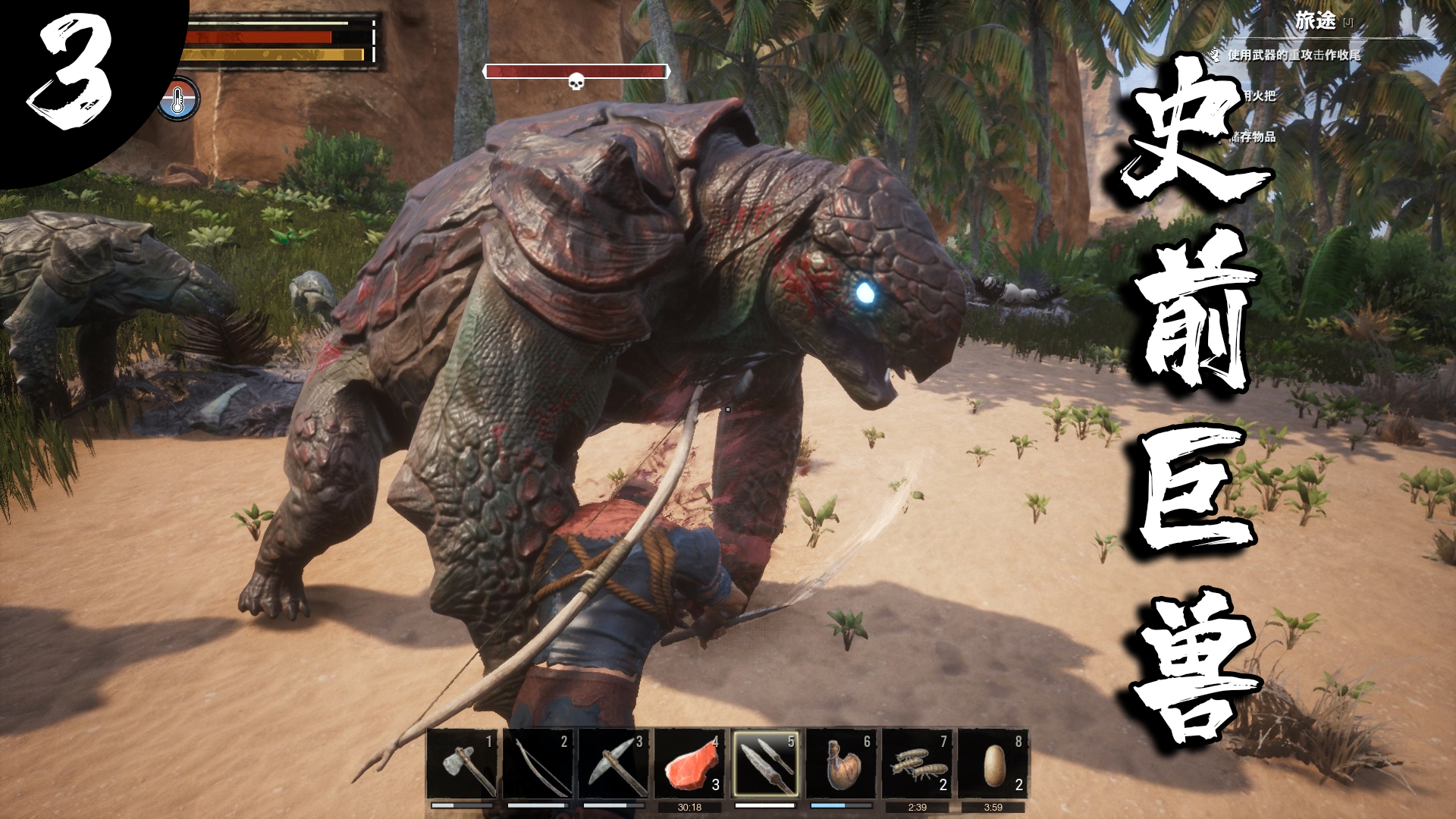Open the 旅途 journey tracker header
The width and height of the screenshot is (1456, 819).
pos(1315,21)
